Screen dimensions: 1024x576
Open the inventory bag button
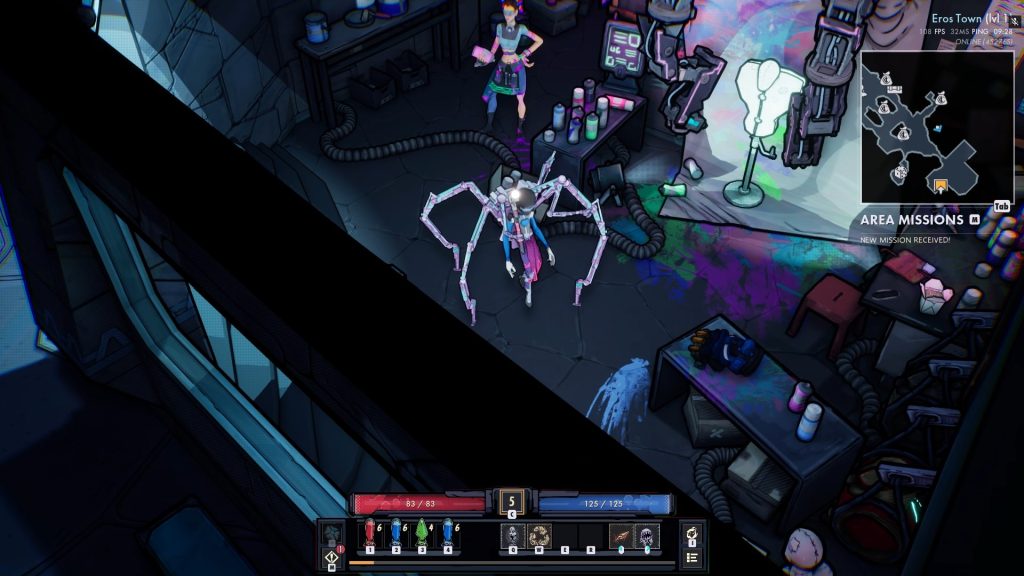tap(691, 534)
